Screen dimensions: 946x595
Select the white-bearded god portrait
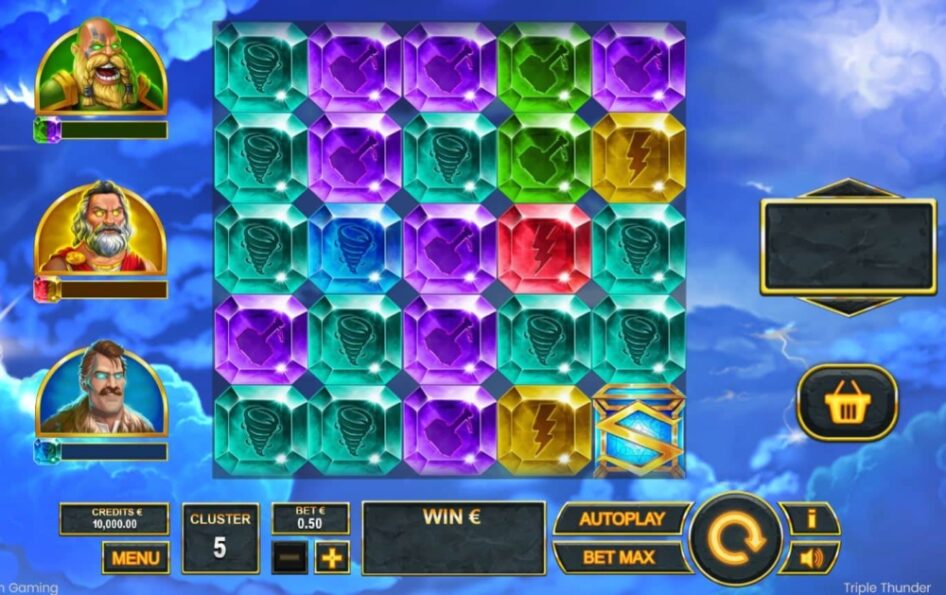[100, 230]
